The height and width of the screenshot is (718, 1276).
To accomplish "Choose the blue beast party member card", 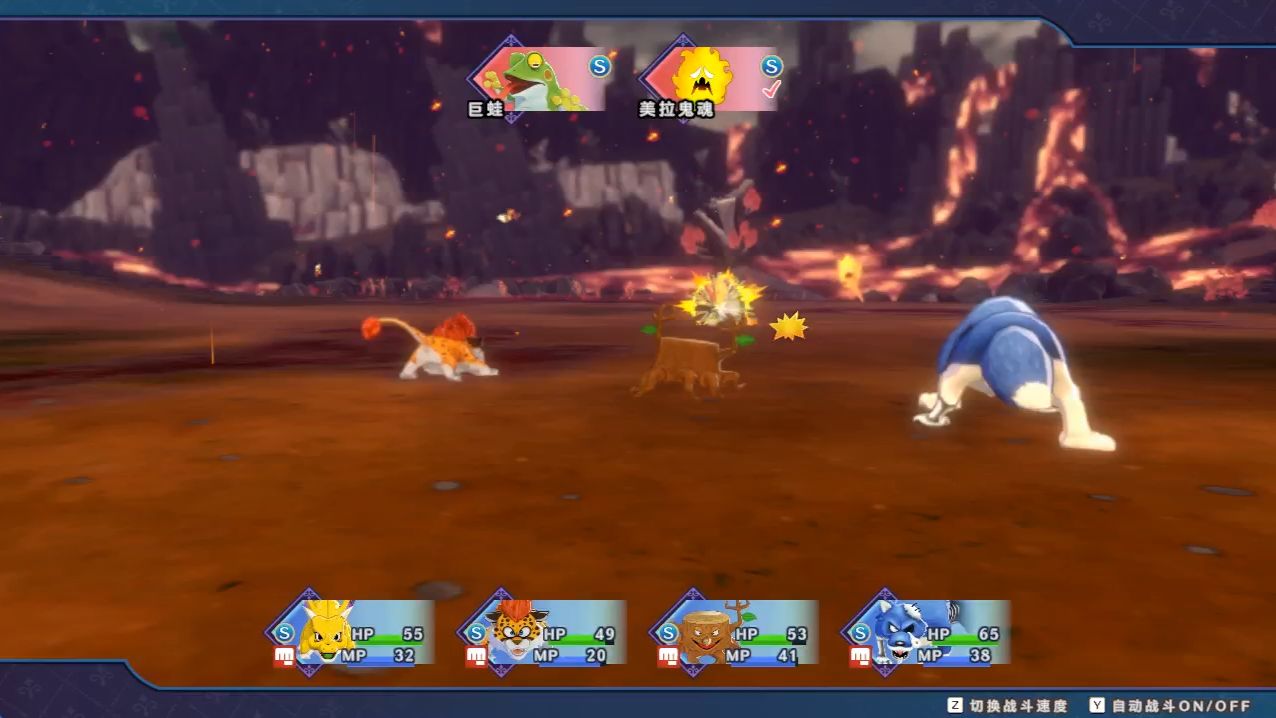I will coord(929,632).
